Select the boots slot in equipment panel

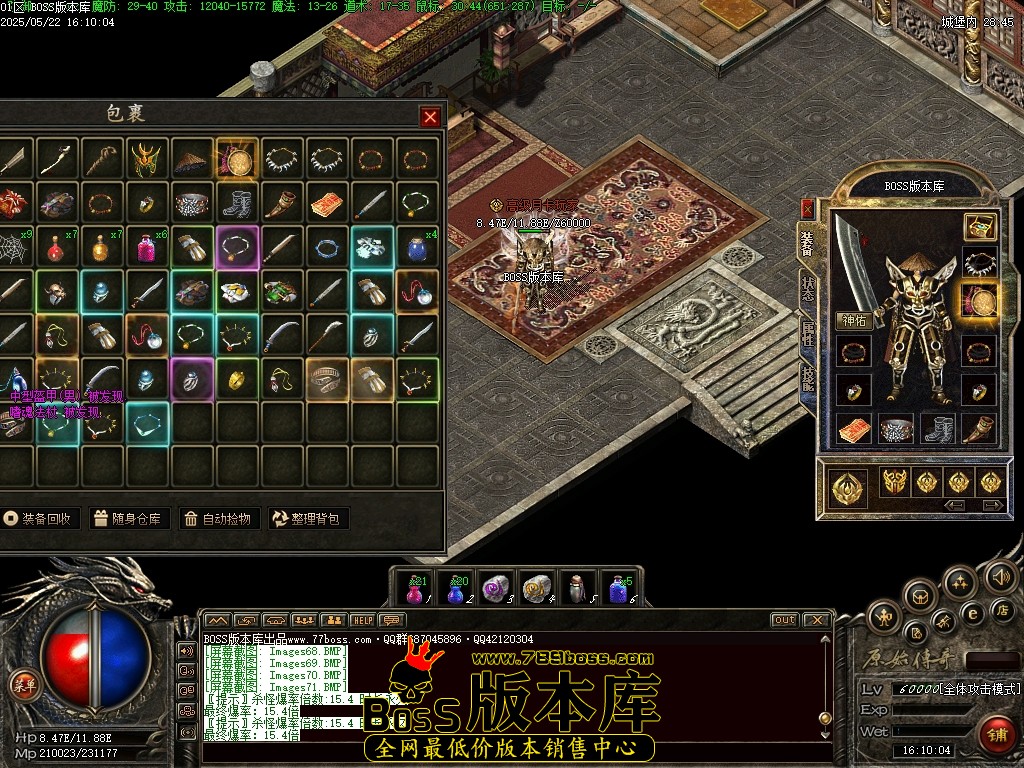coord(937,430)
